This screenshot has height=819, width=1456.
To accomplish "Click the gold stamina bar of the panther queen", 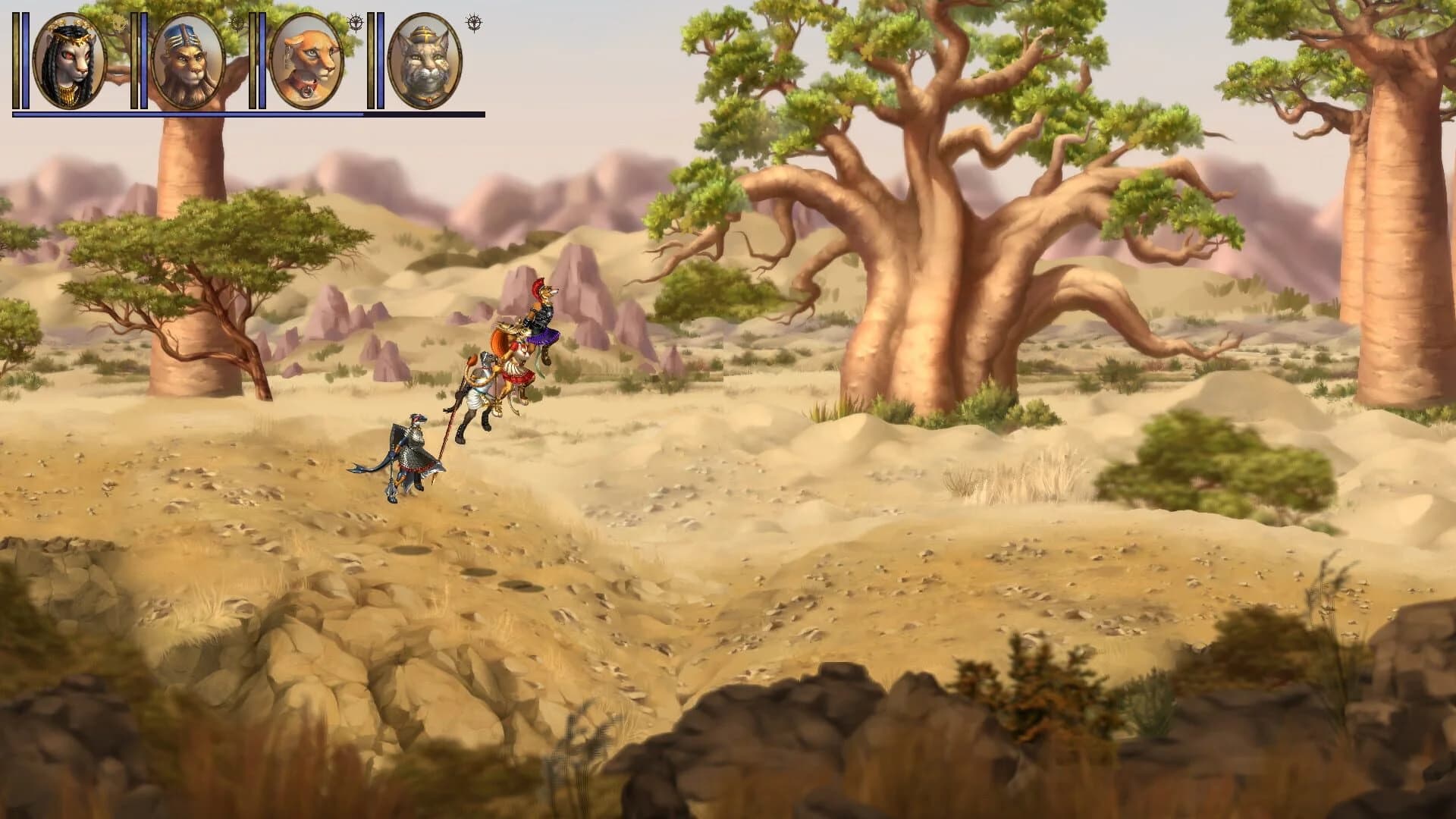I will click(17, 61).
